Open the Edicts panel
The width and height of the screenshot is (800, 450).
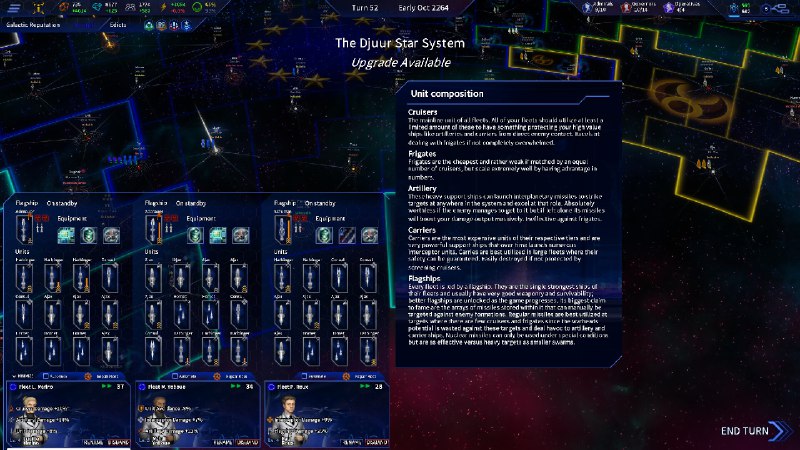(118, 24)
